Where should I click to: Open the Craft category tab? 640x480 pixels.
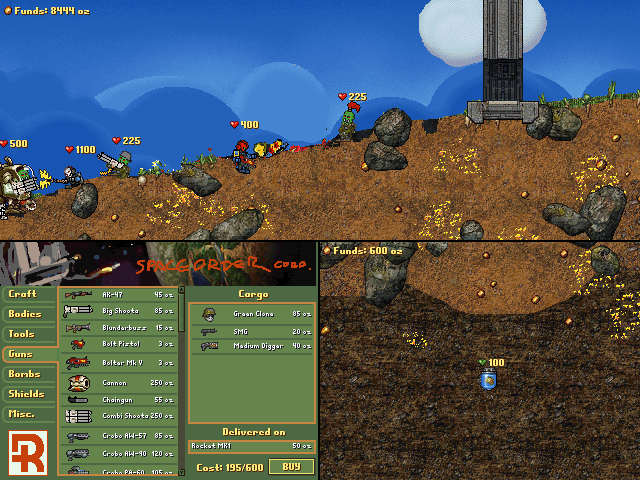pyautogui.click(x=24, y=294)
